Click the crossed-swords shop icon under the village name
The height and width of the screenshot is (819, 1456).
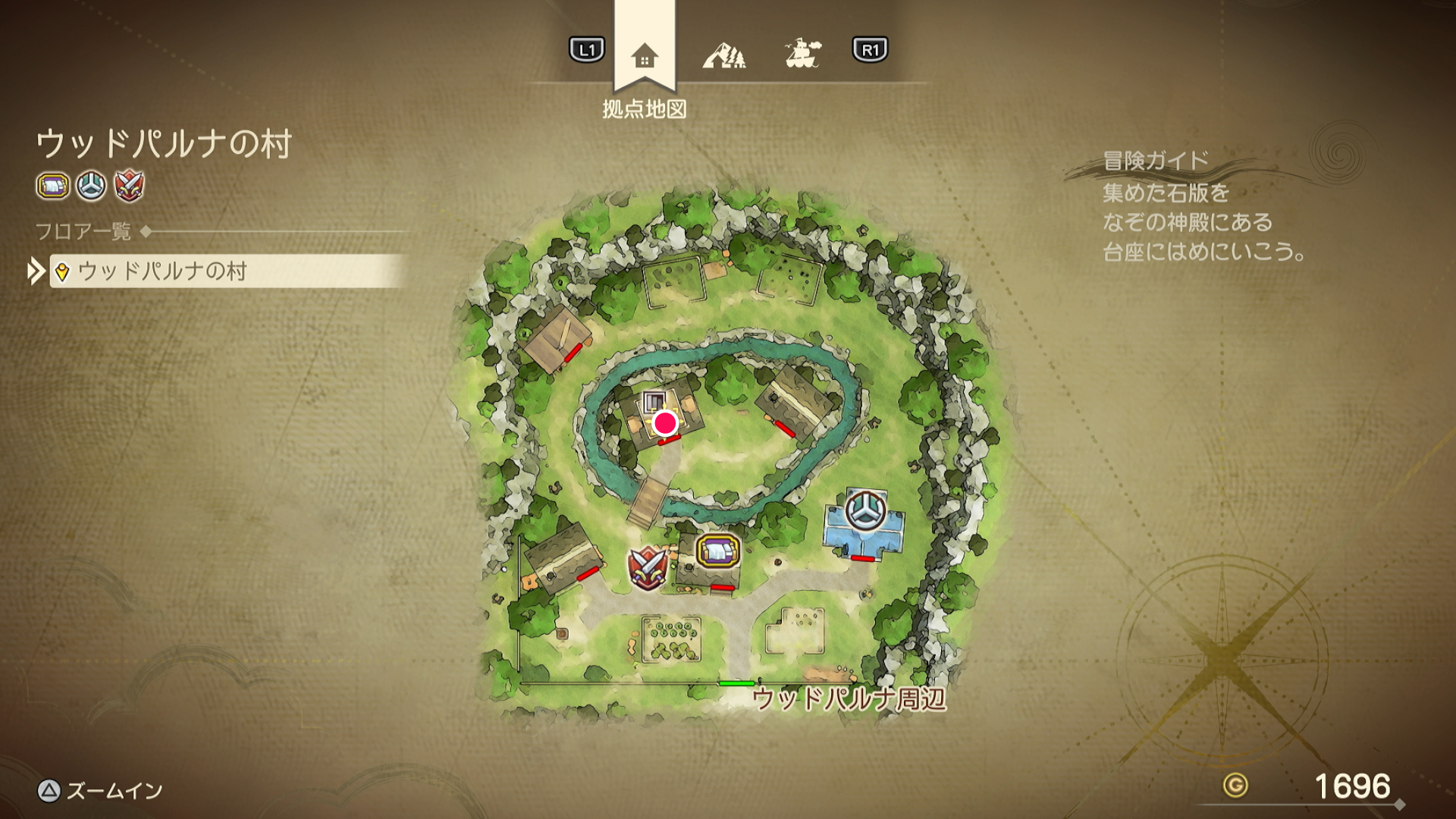point(130,186)
